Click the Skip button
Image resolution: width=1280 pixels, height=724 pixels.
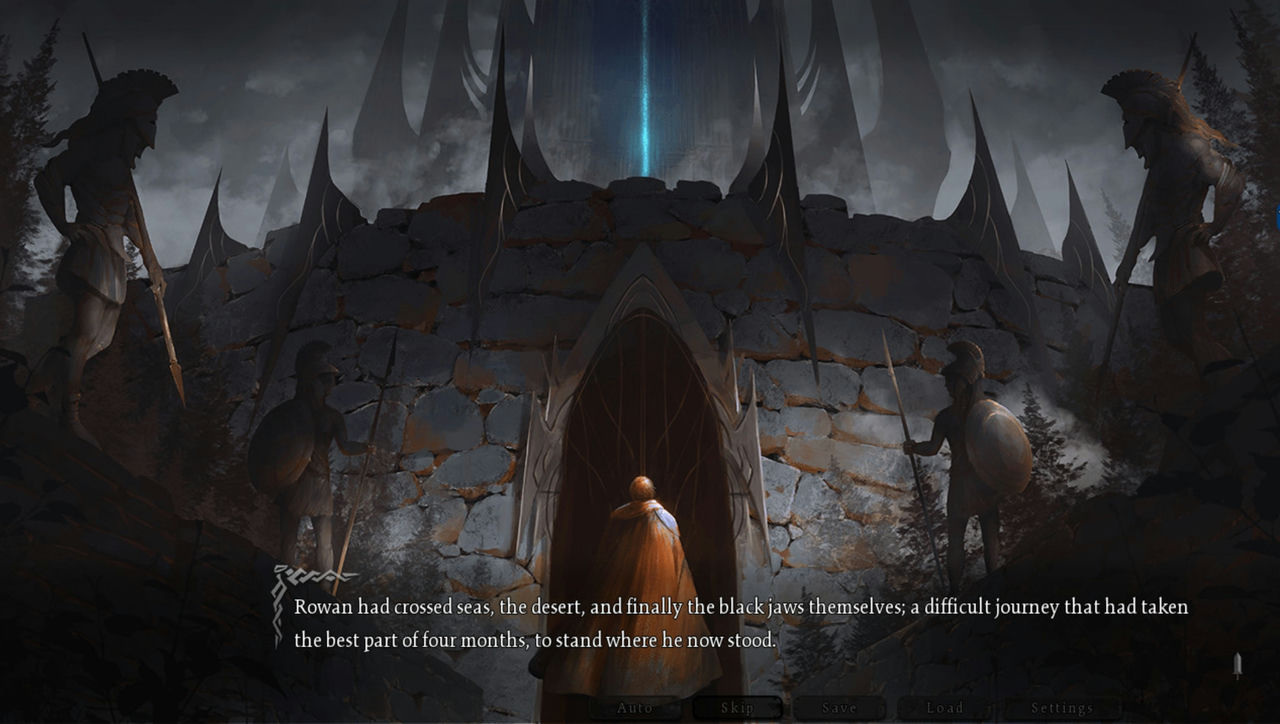tap(737, 708)
